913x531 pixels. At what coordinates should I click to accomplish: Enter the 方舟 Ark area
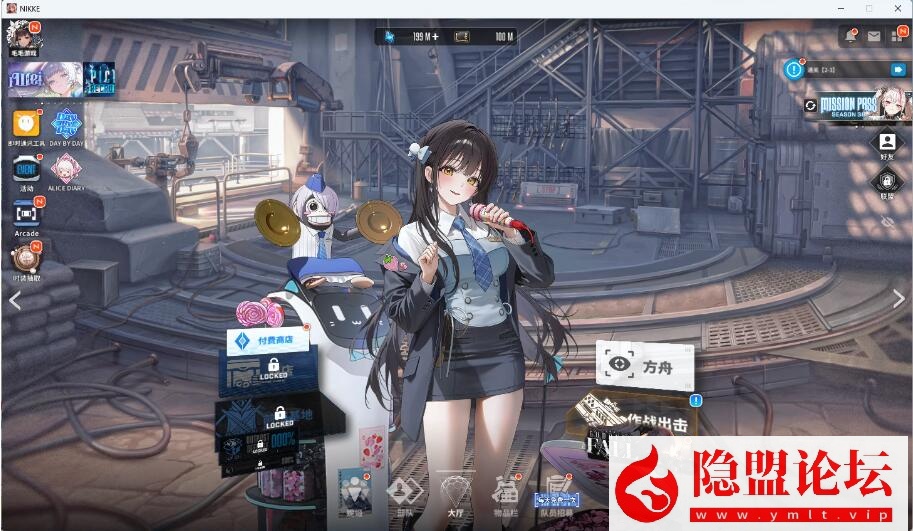click(x=646, y=365)
